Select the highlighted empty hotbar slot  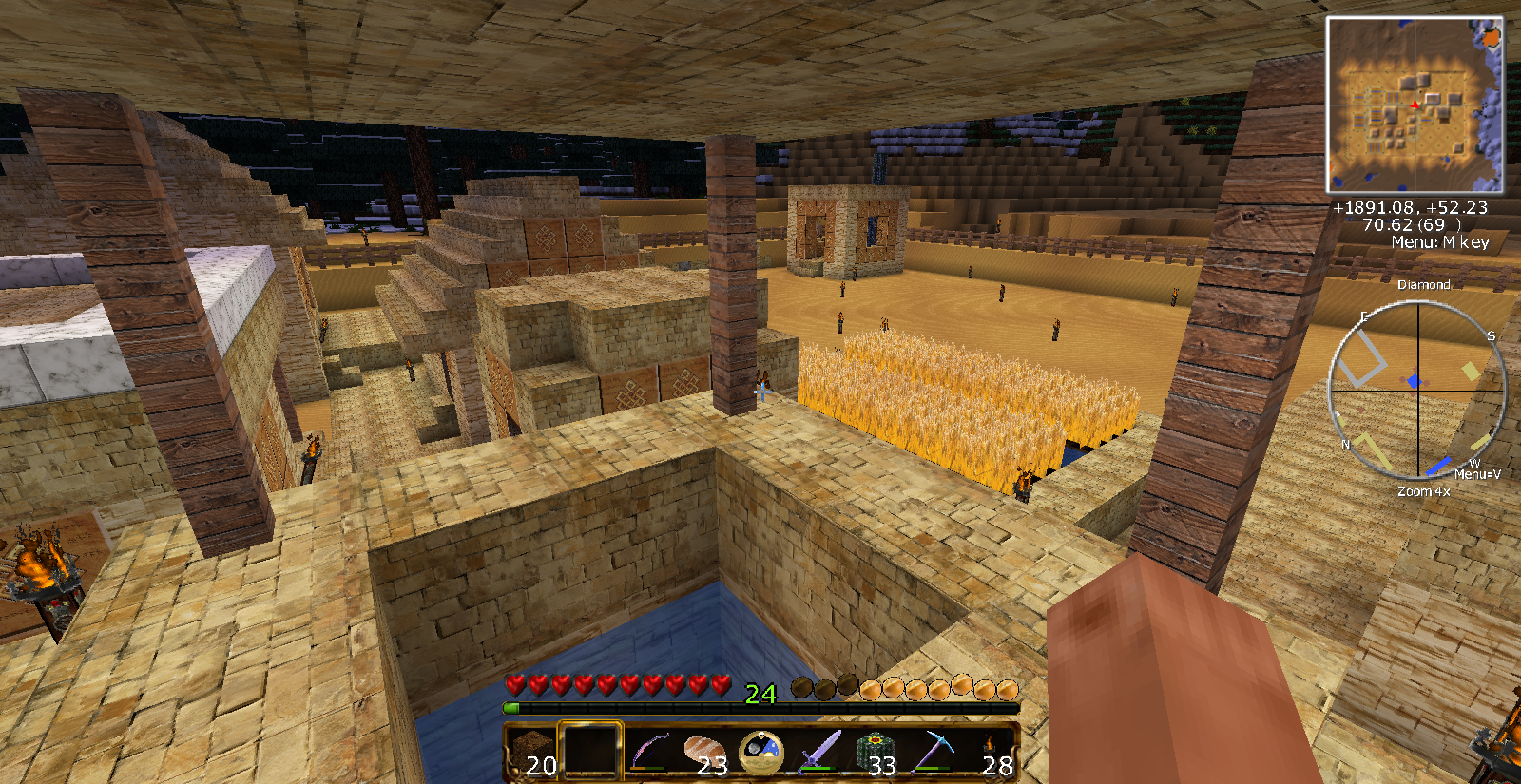(590, 751)
